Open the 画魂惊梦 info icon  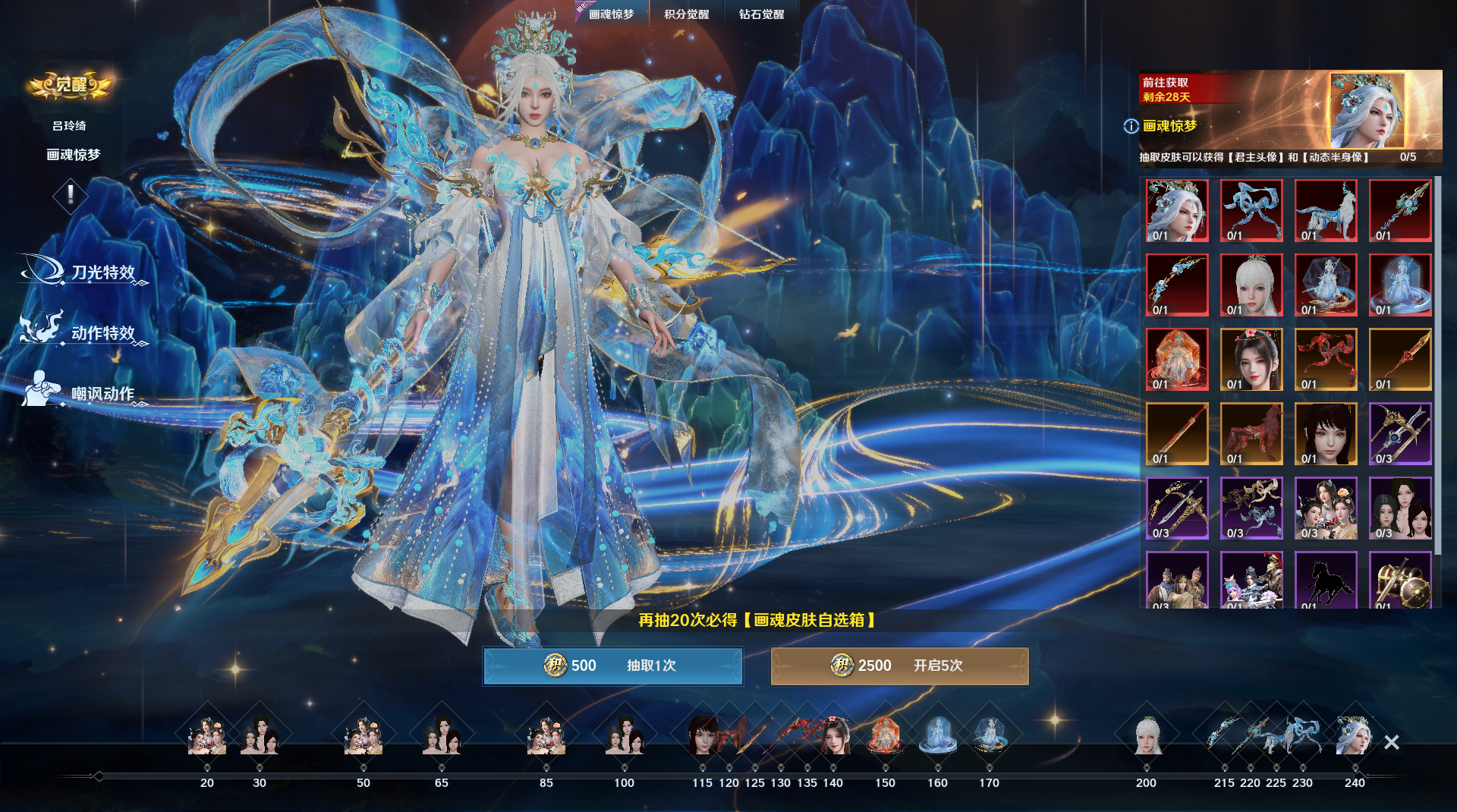click(x=1131, y=126)
